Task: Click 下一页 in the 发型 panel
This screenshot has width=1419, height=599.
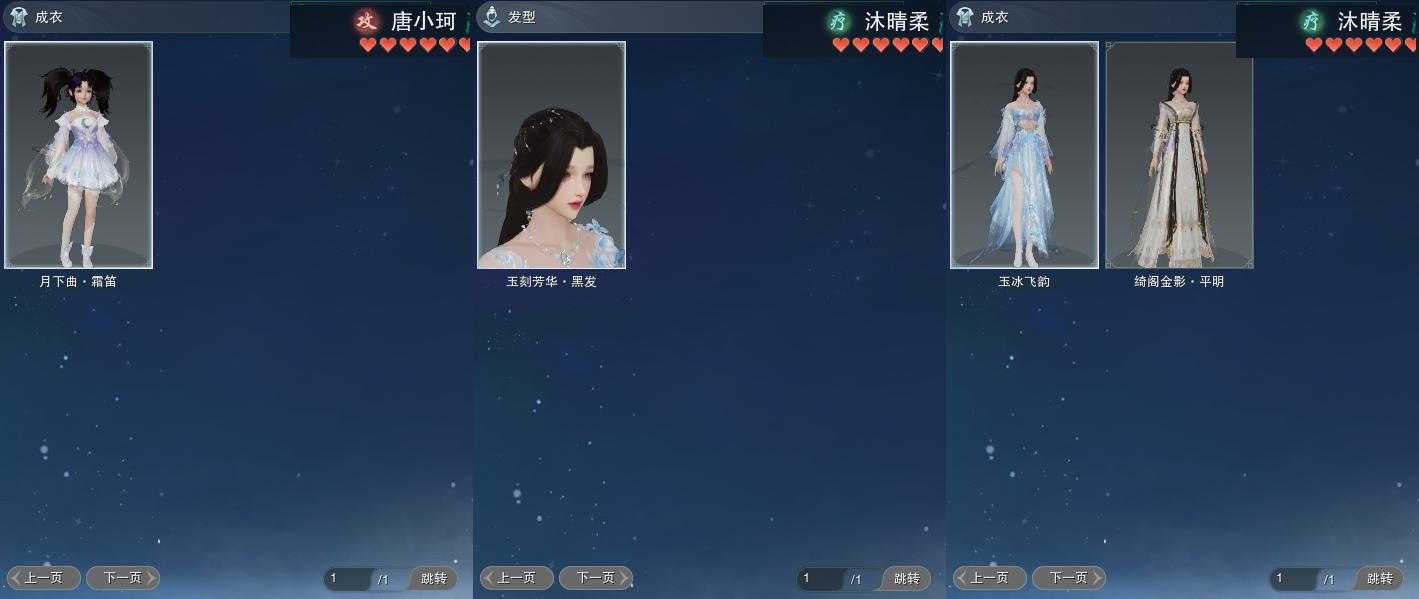Action: coord(595,578)
